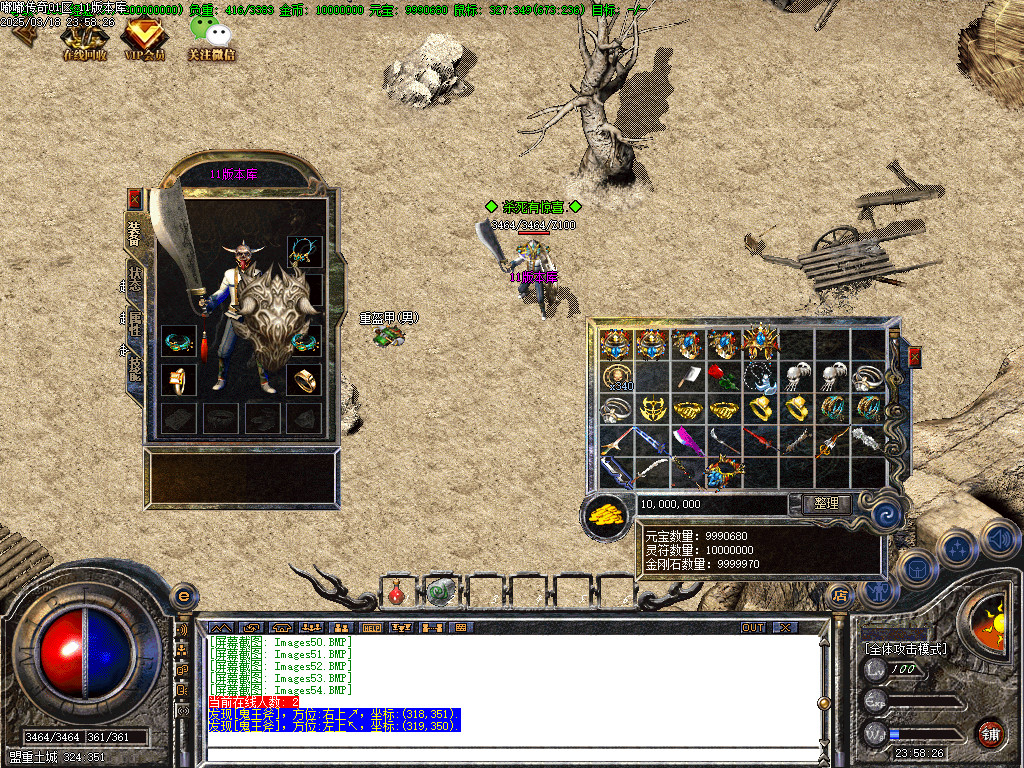Close the inventory bag window
The image size is (1024, 768).
point(914,357)
